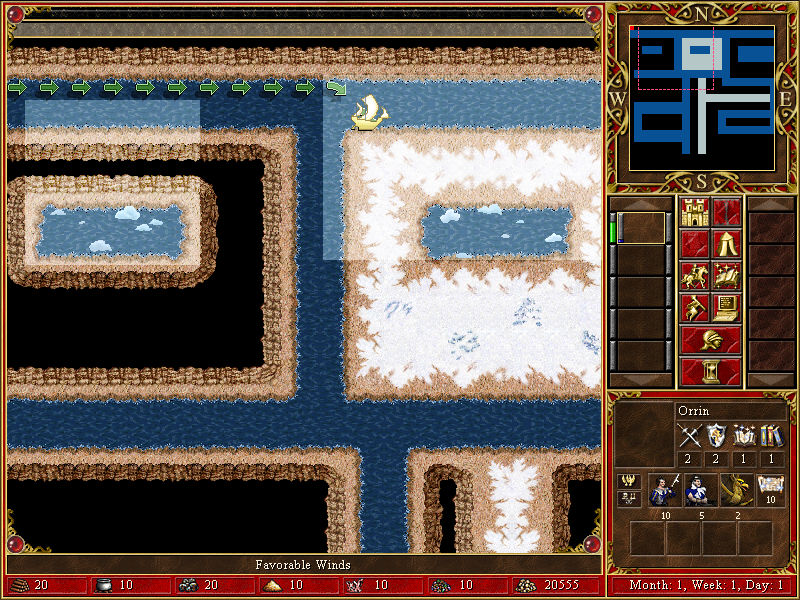Open the Kingdom Overview castle button
This screenshot has height=600, width=800.
click(x=694, y=212)
